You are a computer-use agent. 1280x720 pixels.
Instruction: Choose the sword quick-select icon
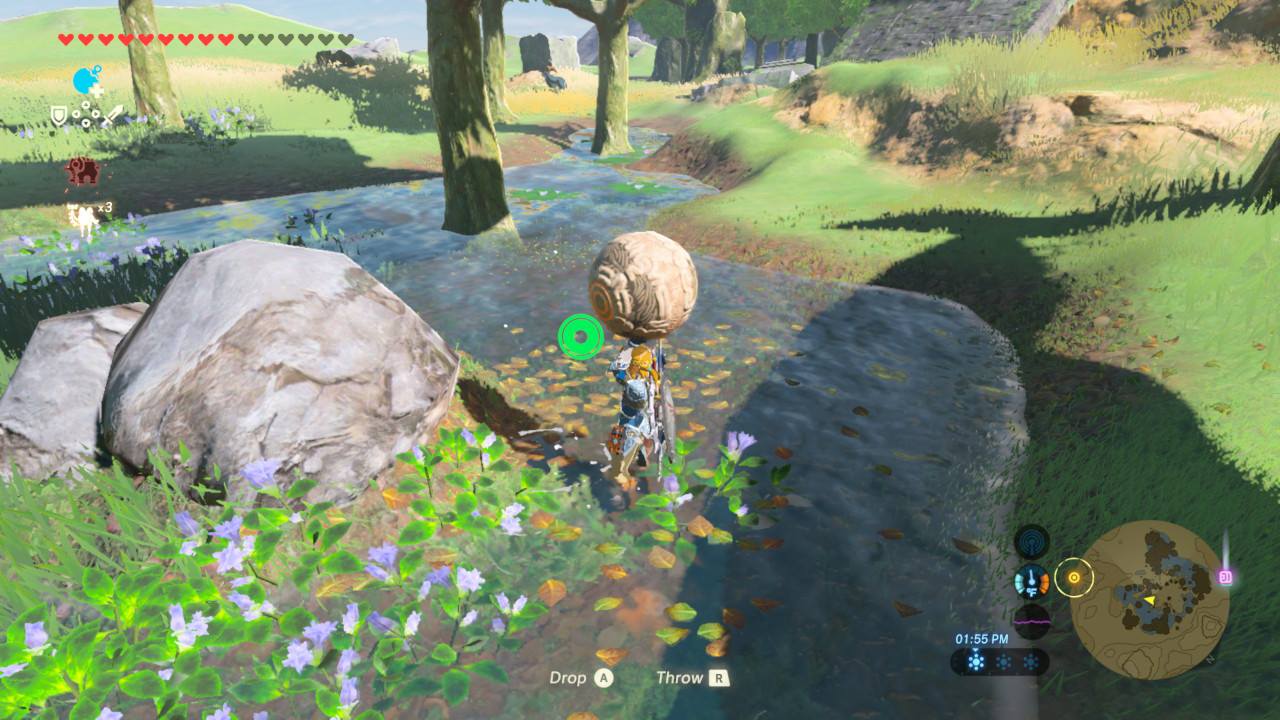pos(111,116)
